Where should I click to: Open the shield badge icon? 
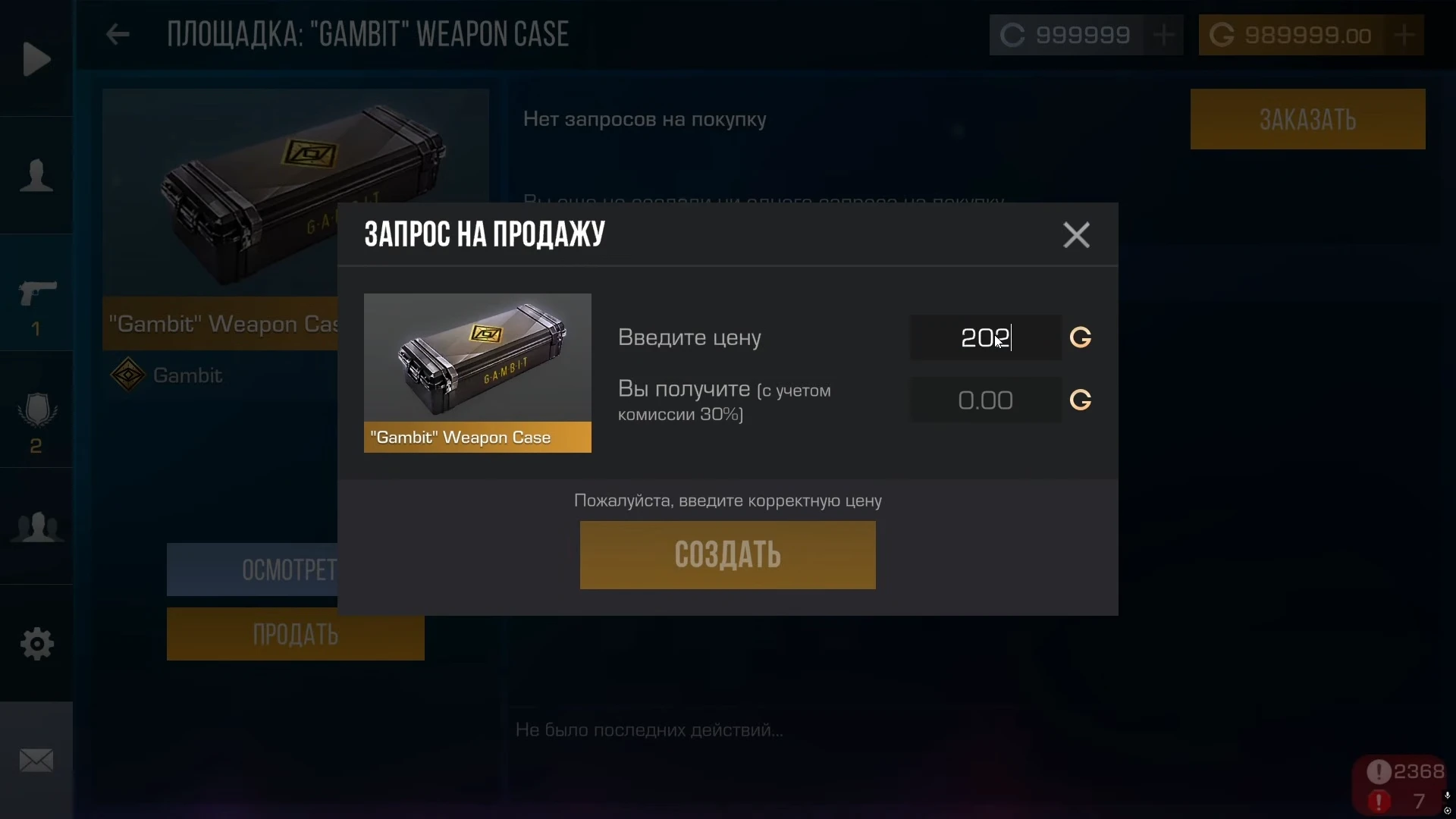tap(36, 410)
